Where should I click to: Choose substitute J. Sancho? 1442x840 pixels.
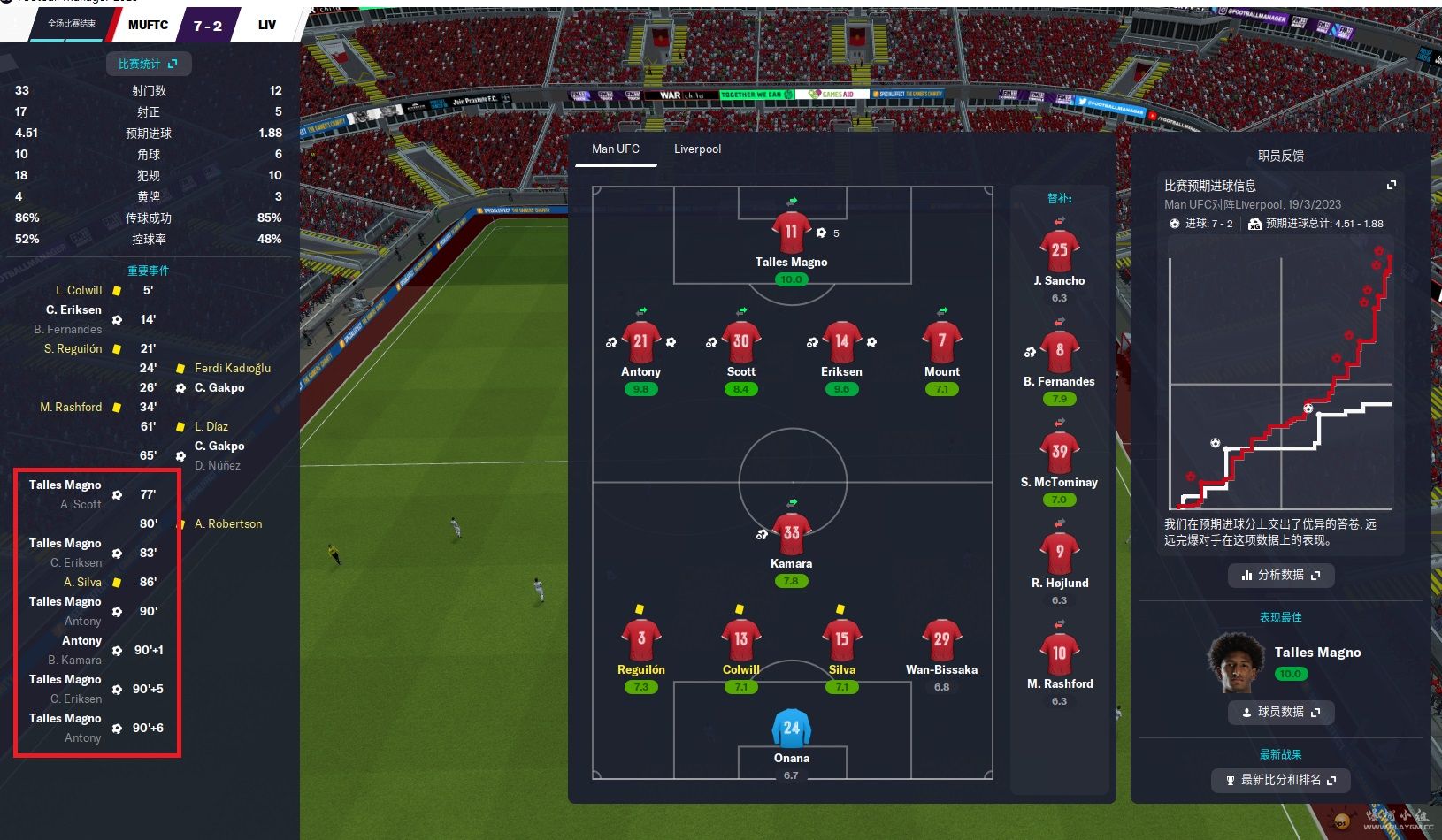tap(1059, 251)
